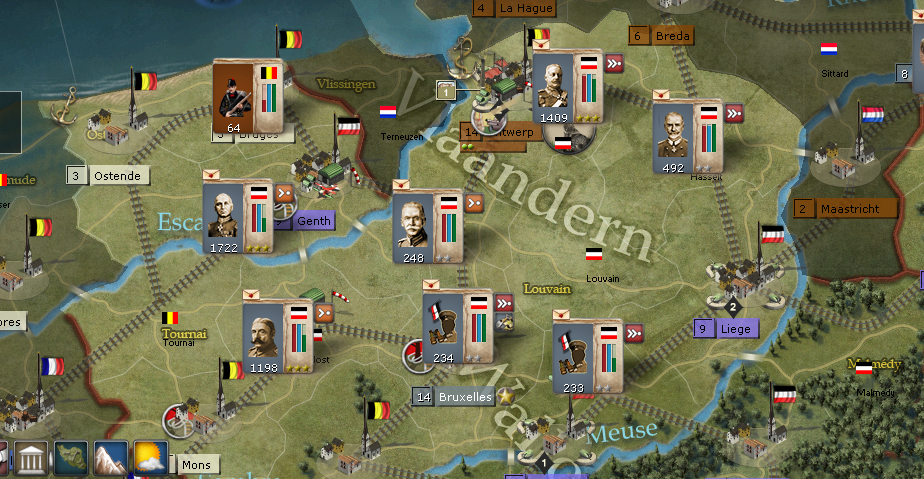Viewport: 924px width, 479px height.
Task: Select the Ostende city label
Action: (x=117, y=176)
